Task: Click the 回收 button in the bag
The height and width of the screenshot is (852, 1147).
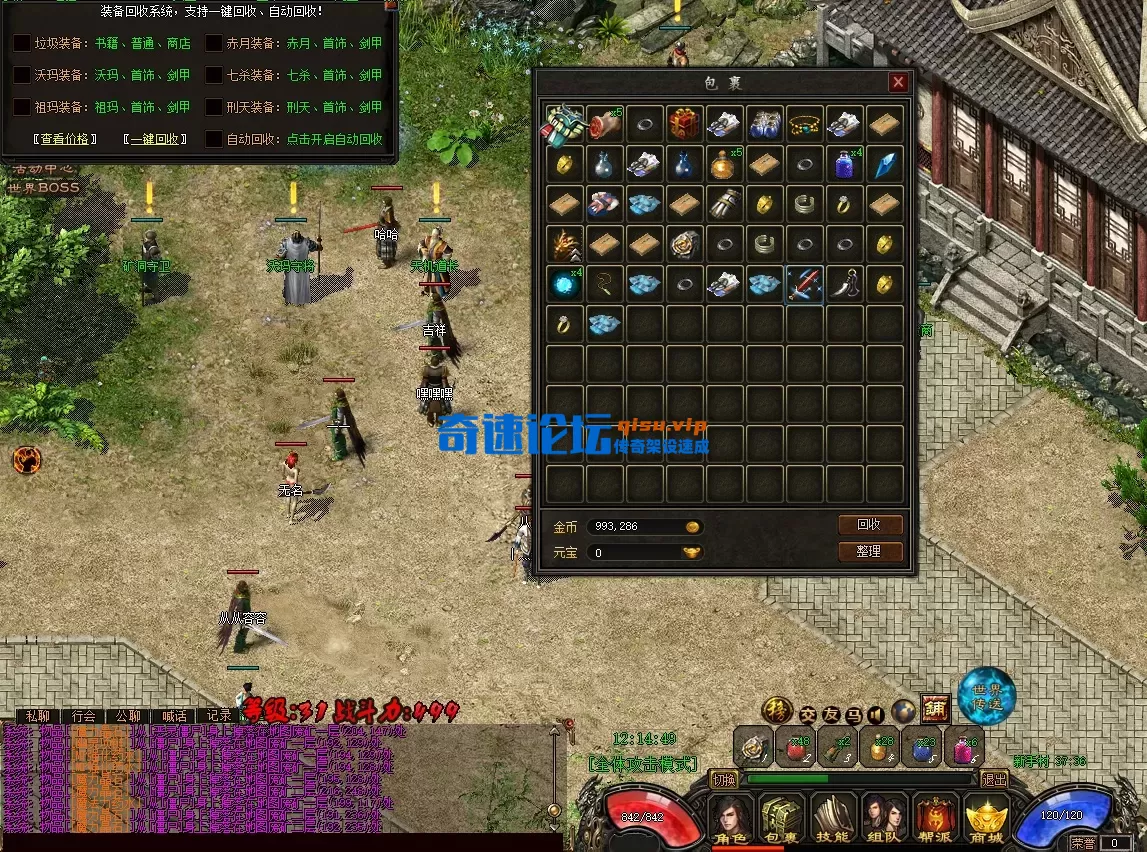Action: (x=869, y=525)
